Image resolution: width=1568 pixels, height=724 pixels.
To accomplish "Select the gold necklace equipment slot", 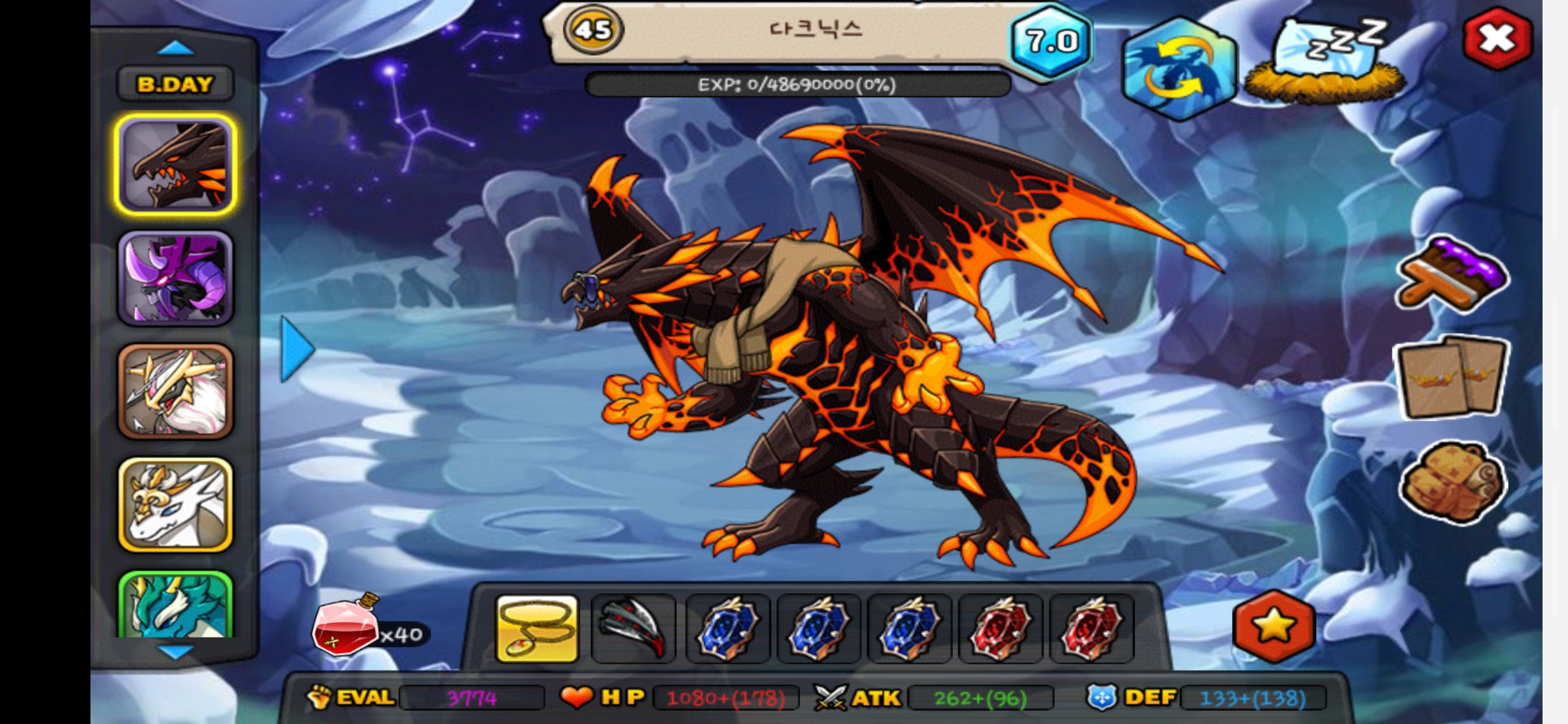I will coord(537,629).
